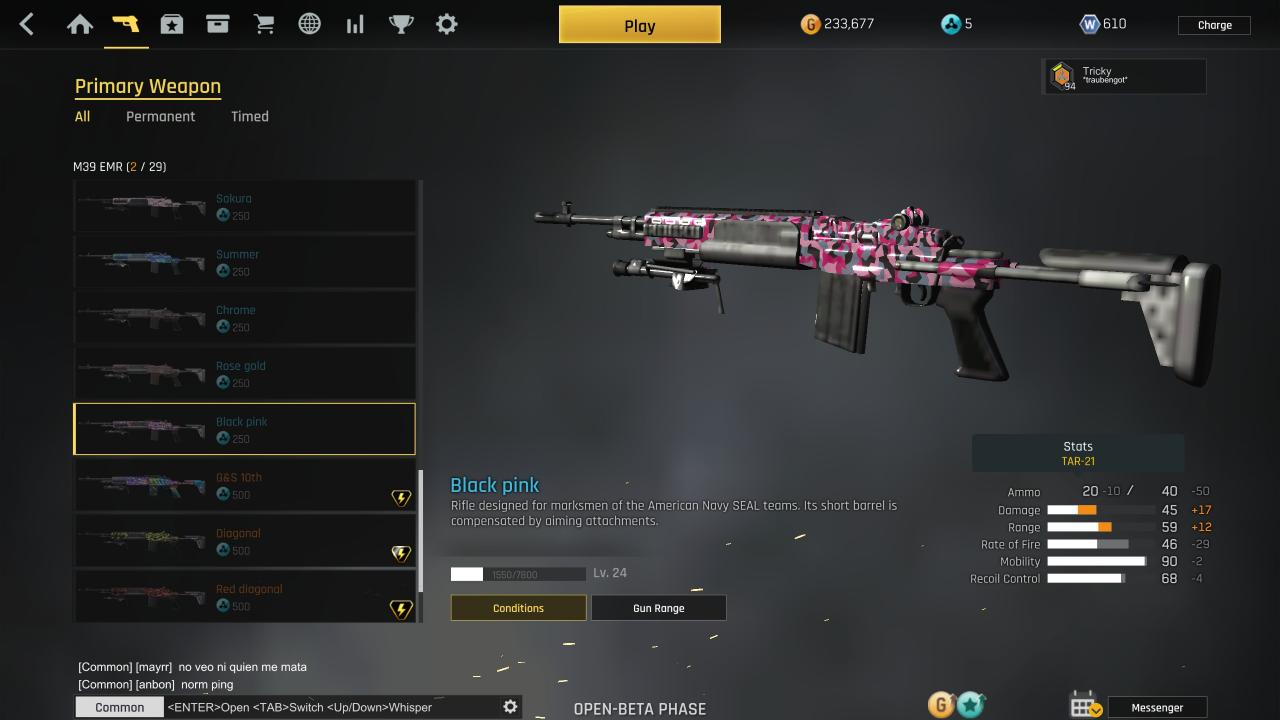Screen dimensions: 1280x720
Task: Switch to the Permanent weapons tab
Action: pos(160,117)
